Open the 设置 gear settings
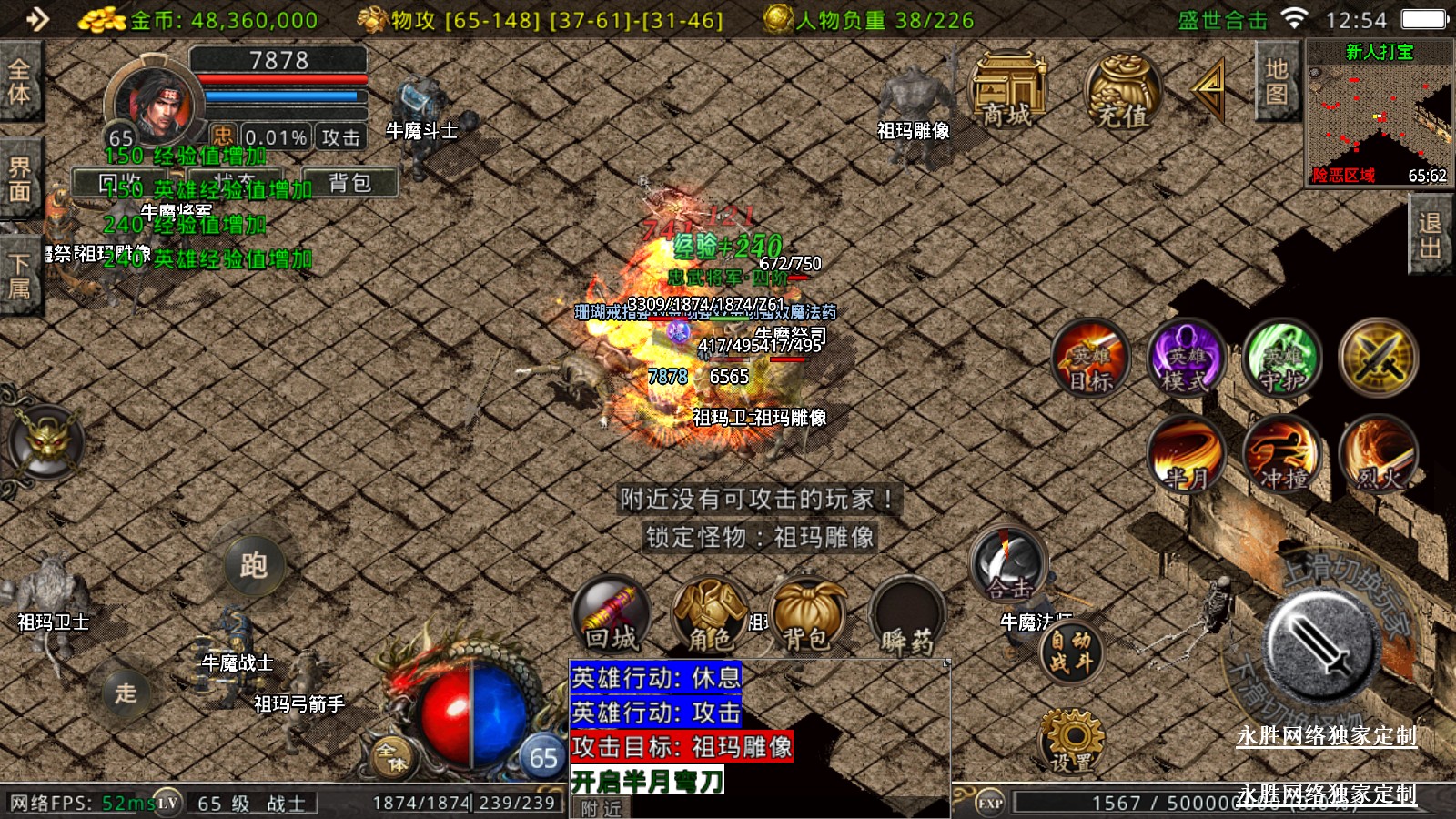1456x819 pixels. click(1071, 742)
